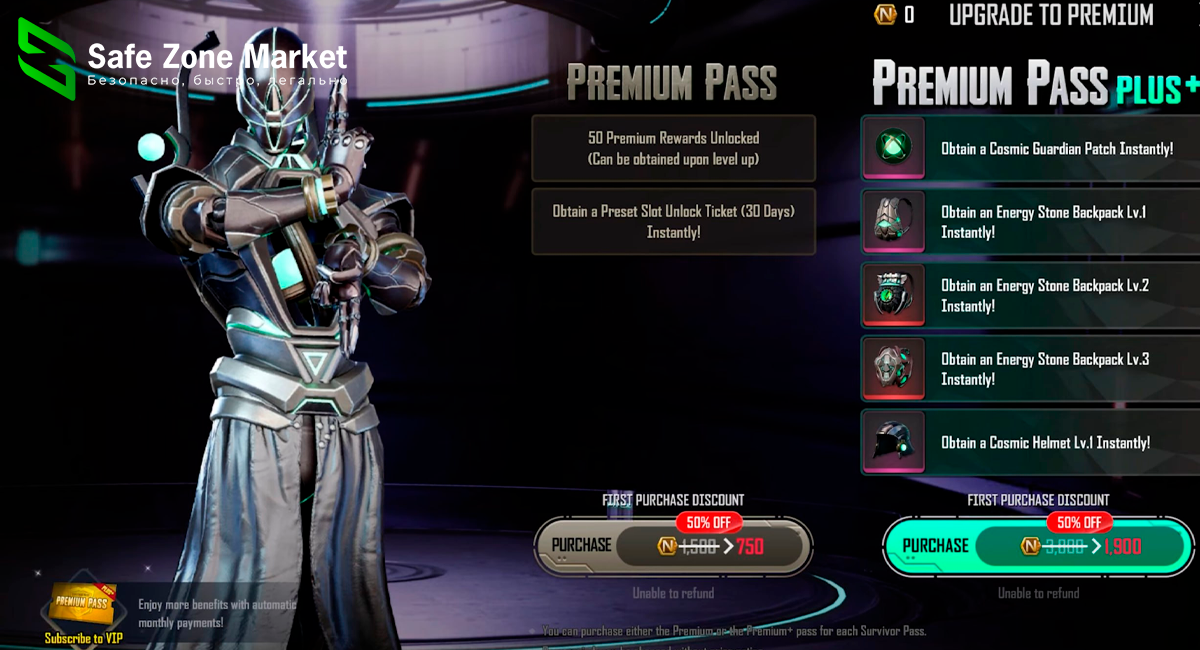Viewport: 1200px width, 650px height.
Task: Show the Cosmic Helmet Lv.1 reward
Action: (x=1030, y=442)
